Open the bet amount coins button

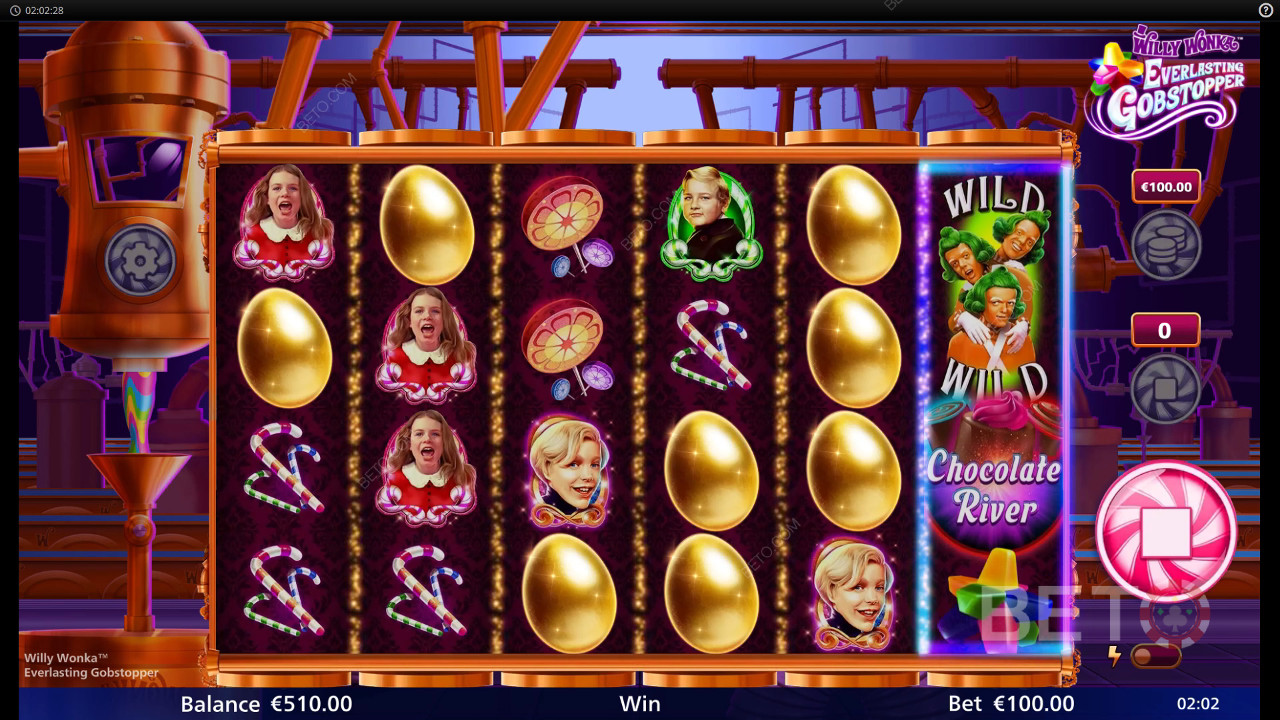[1165, 244]
